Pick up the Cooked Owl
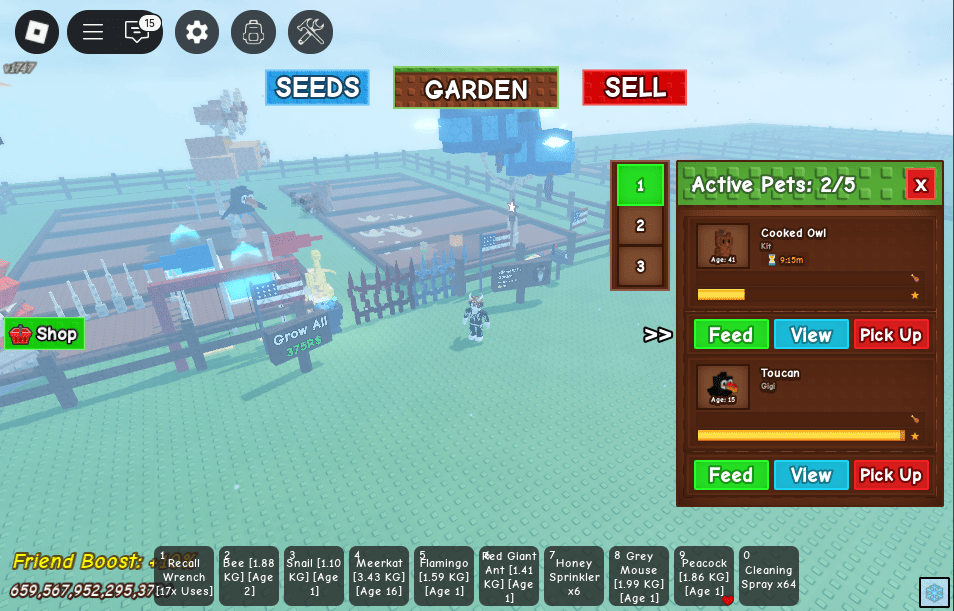 pyautogui.click(x=891, y=335)
